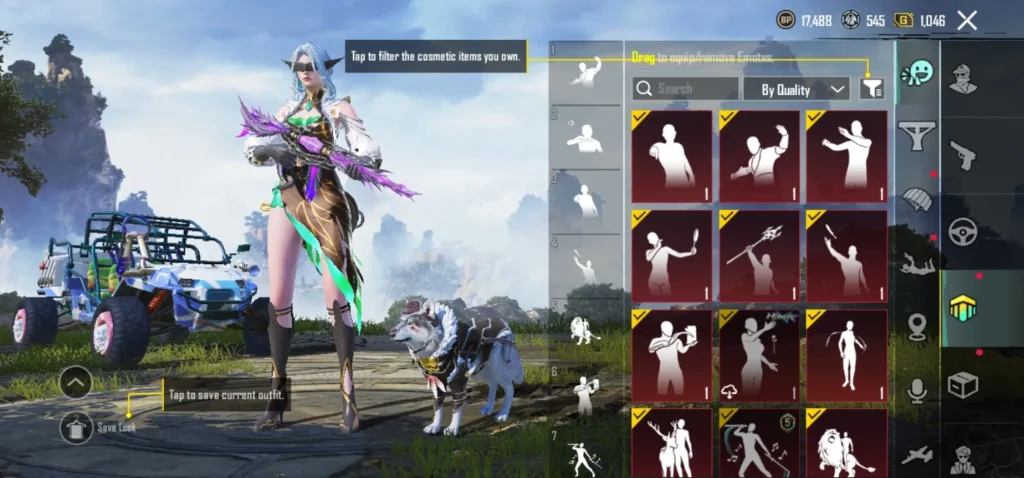Select the trident-holding emote tile
Screen dimensions: 1024x478
tap(759, 256)
